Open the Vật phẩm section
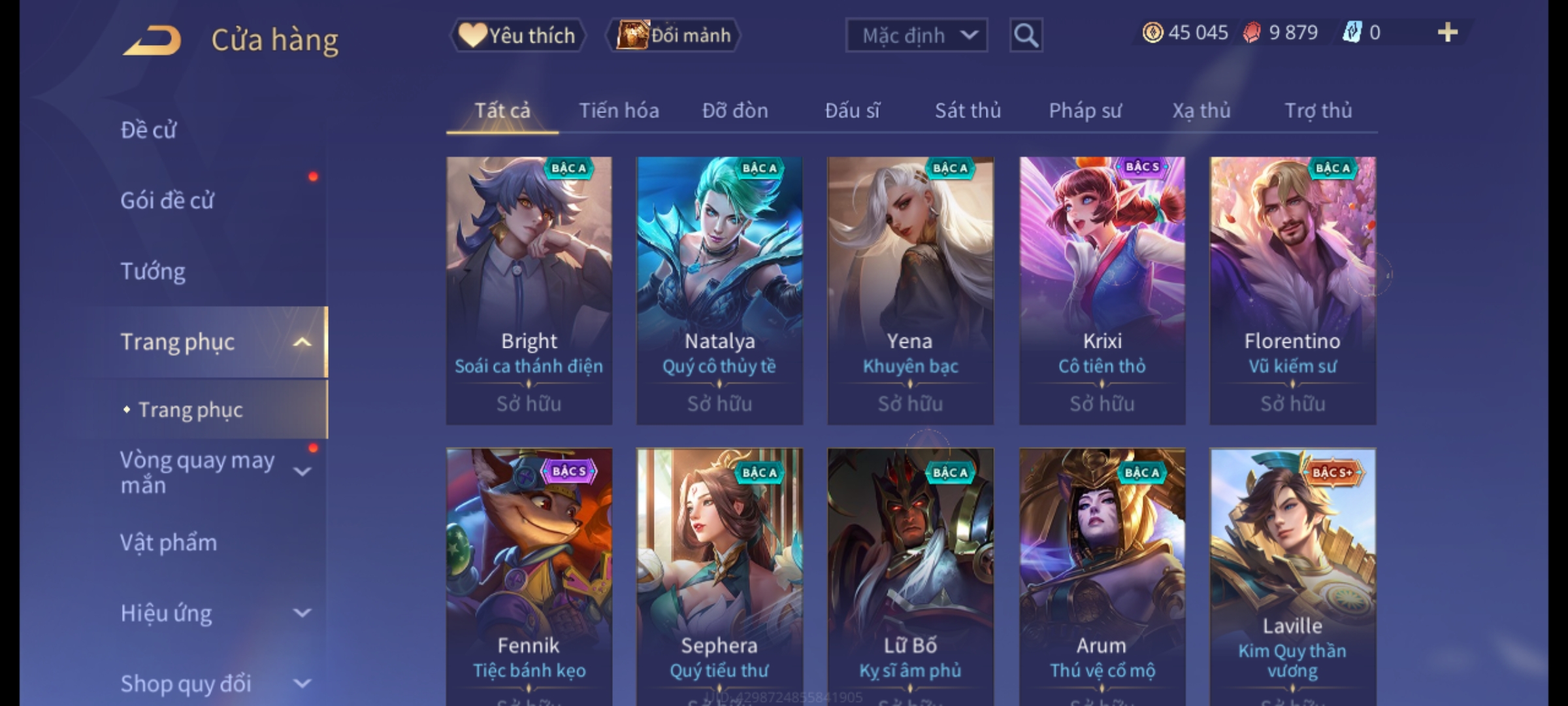Viewport: 1568px width, 706px height. (169, 543)
